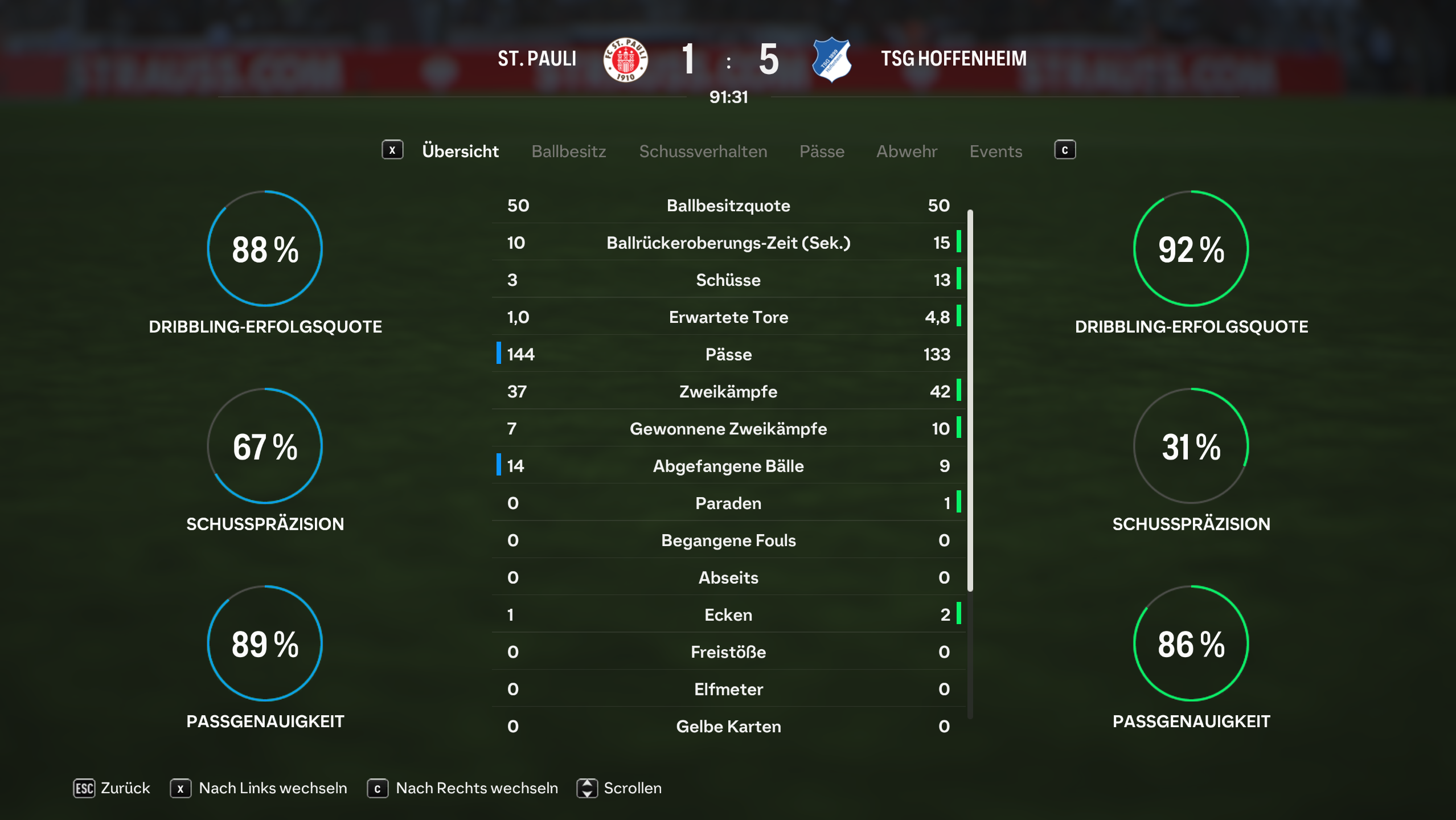Open the Events tab
This screenshot has width=1456, height=820.
click(995, 151)
